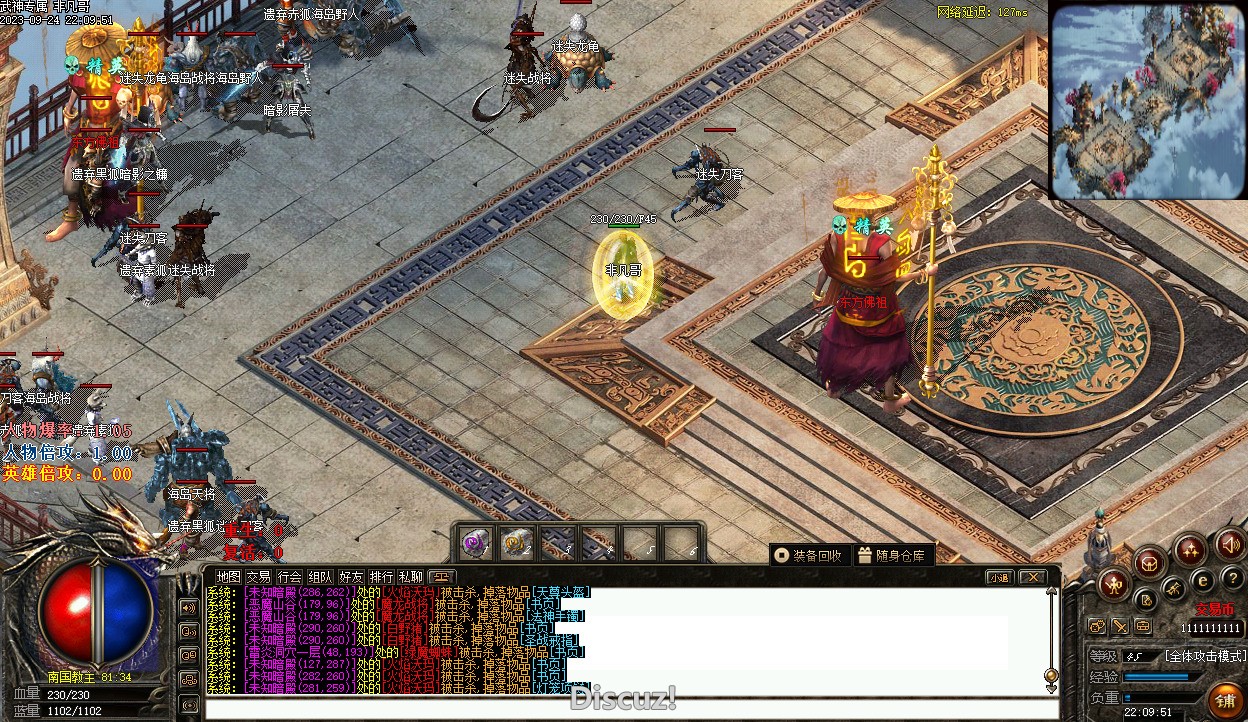The image size is (1248, 722).
Task: Open the minimap in the top-right corner
Action: coord(1147,100)
